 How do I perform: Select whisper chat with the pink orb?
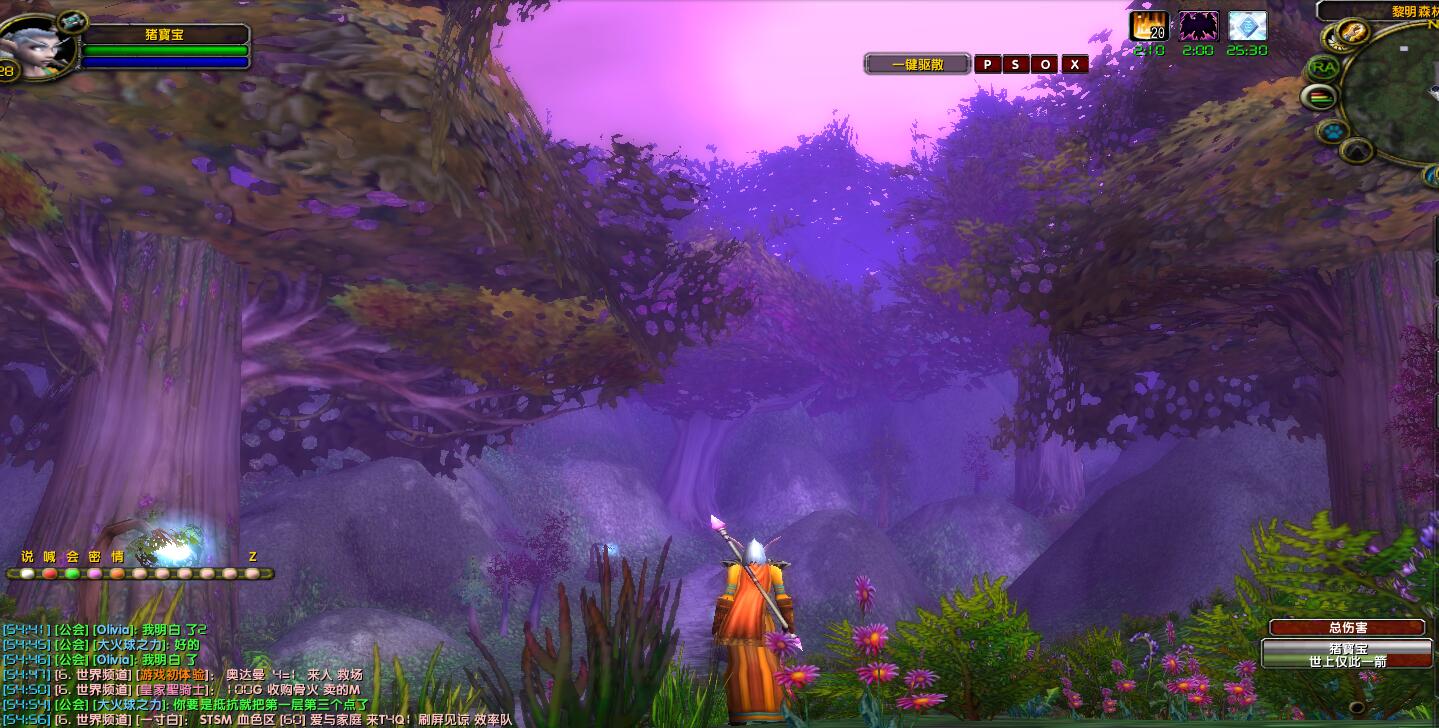94,574
